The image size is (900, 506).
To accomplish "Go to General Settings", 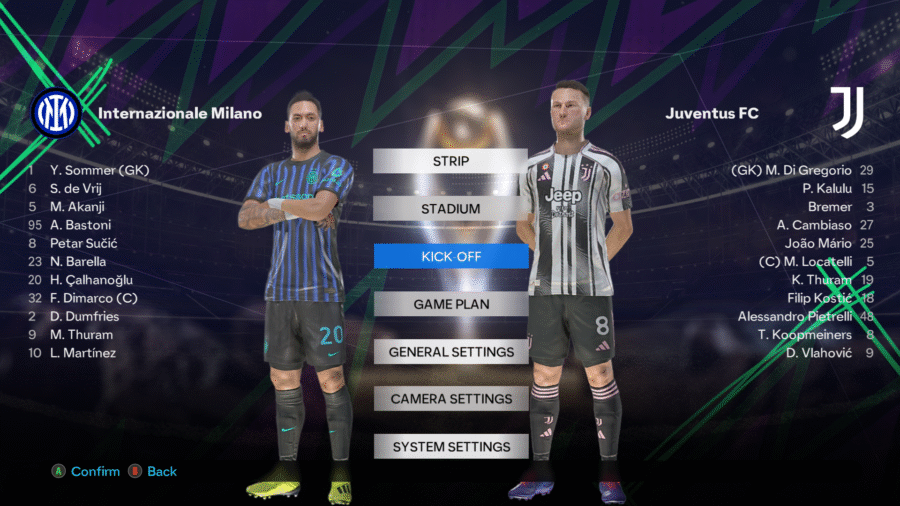I will click(x=450, y=352).
